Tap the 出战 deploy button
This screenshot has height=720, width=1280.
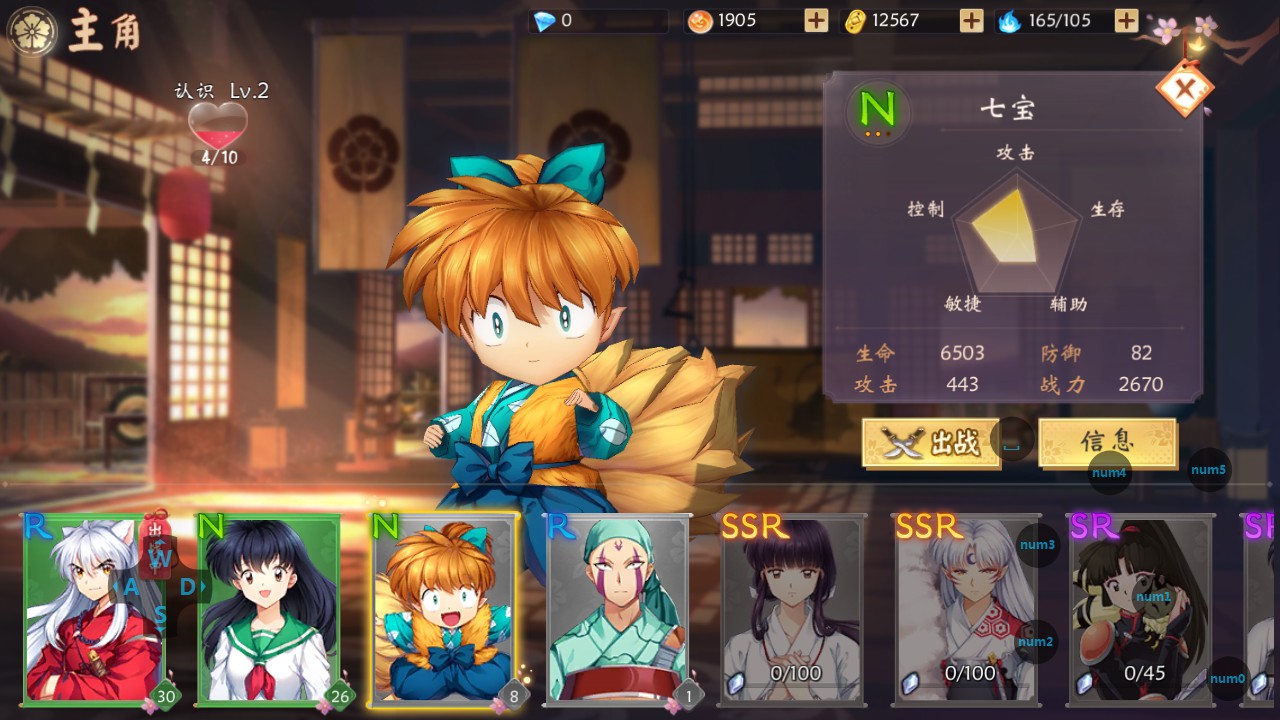[931, 442]
